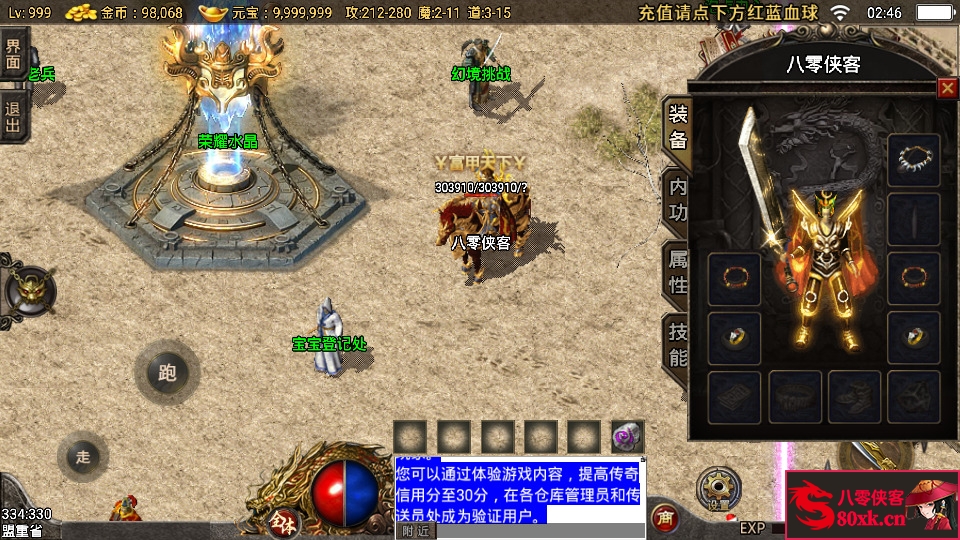Activate the purple swirl skill slot

[x=628, y=437]
